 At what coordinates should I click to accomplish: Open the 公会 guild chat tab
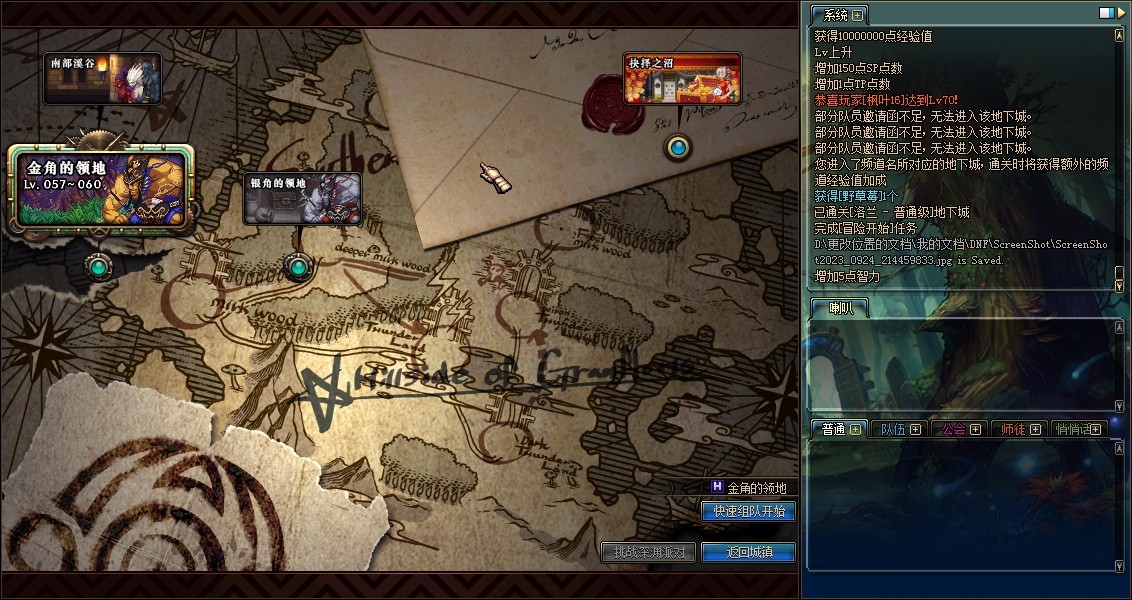[952, 429]
